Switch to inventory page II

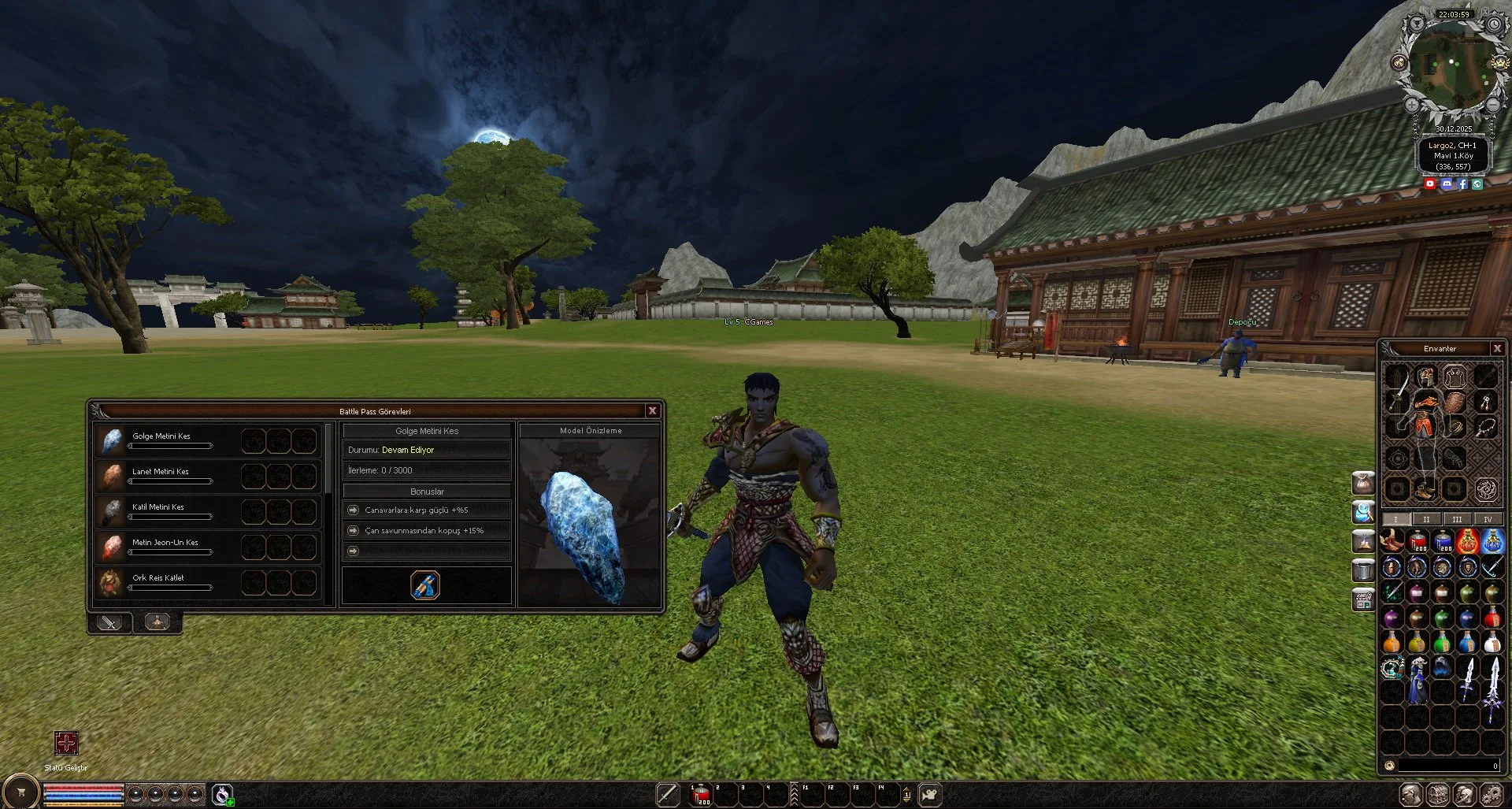1426,519
